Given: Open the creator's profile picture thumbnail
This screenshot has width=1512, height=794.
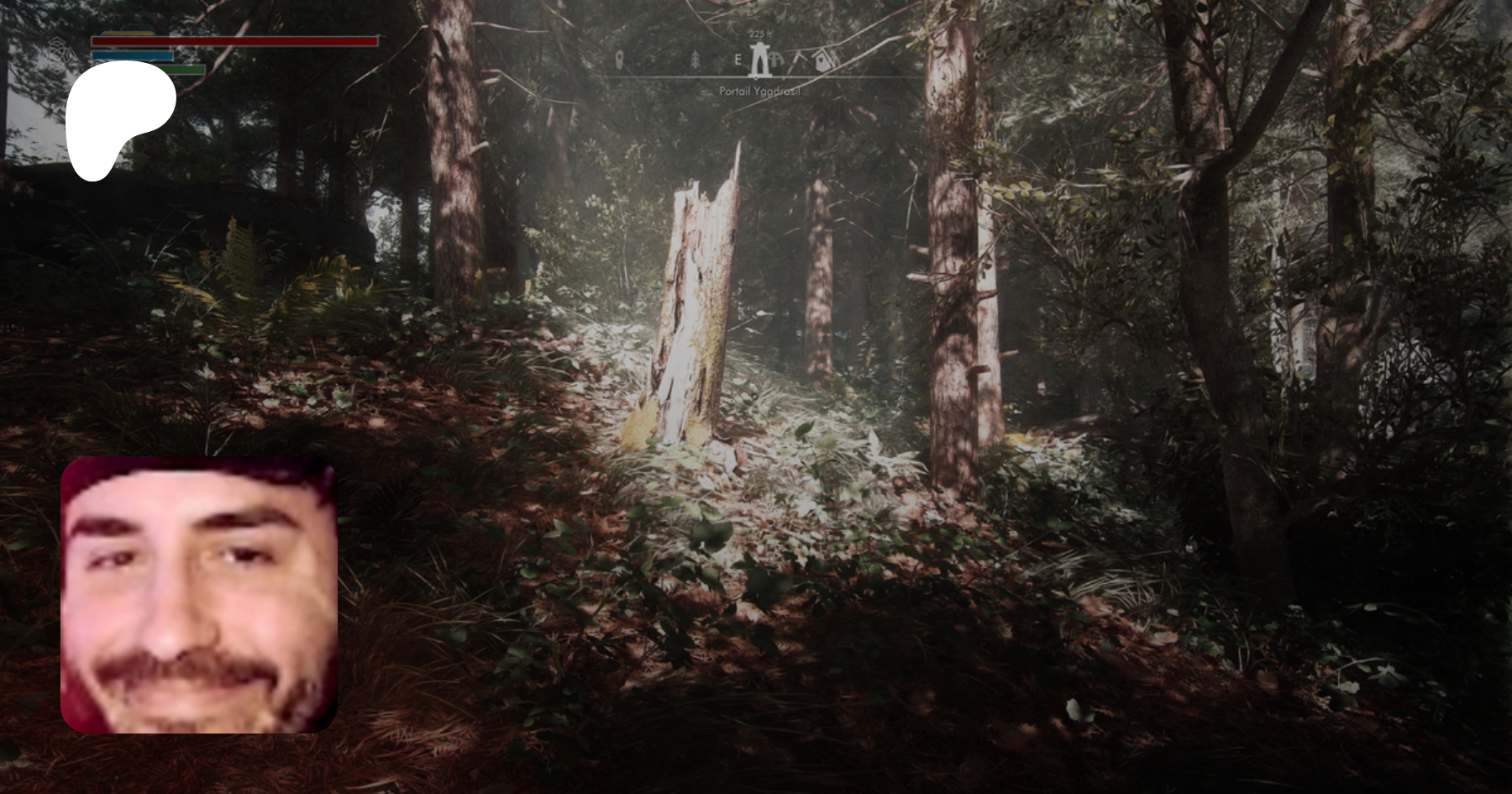Looking at the screenshot, I should coord(199,595).
